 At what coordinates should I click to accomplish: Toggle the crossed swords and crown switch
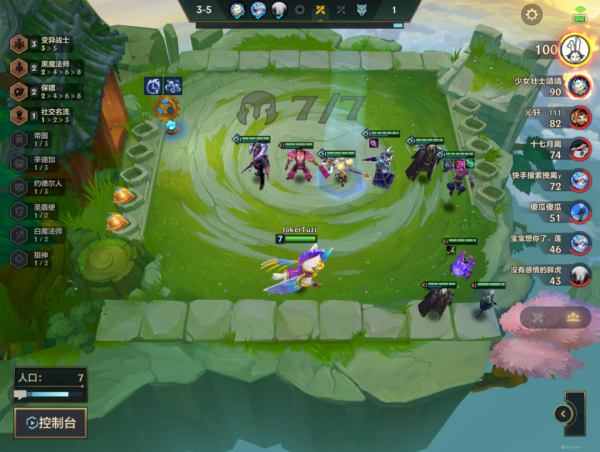[555, 317]
